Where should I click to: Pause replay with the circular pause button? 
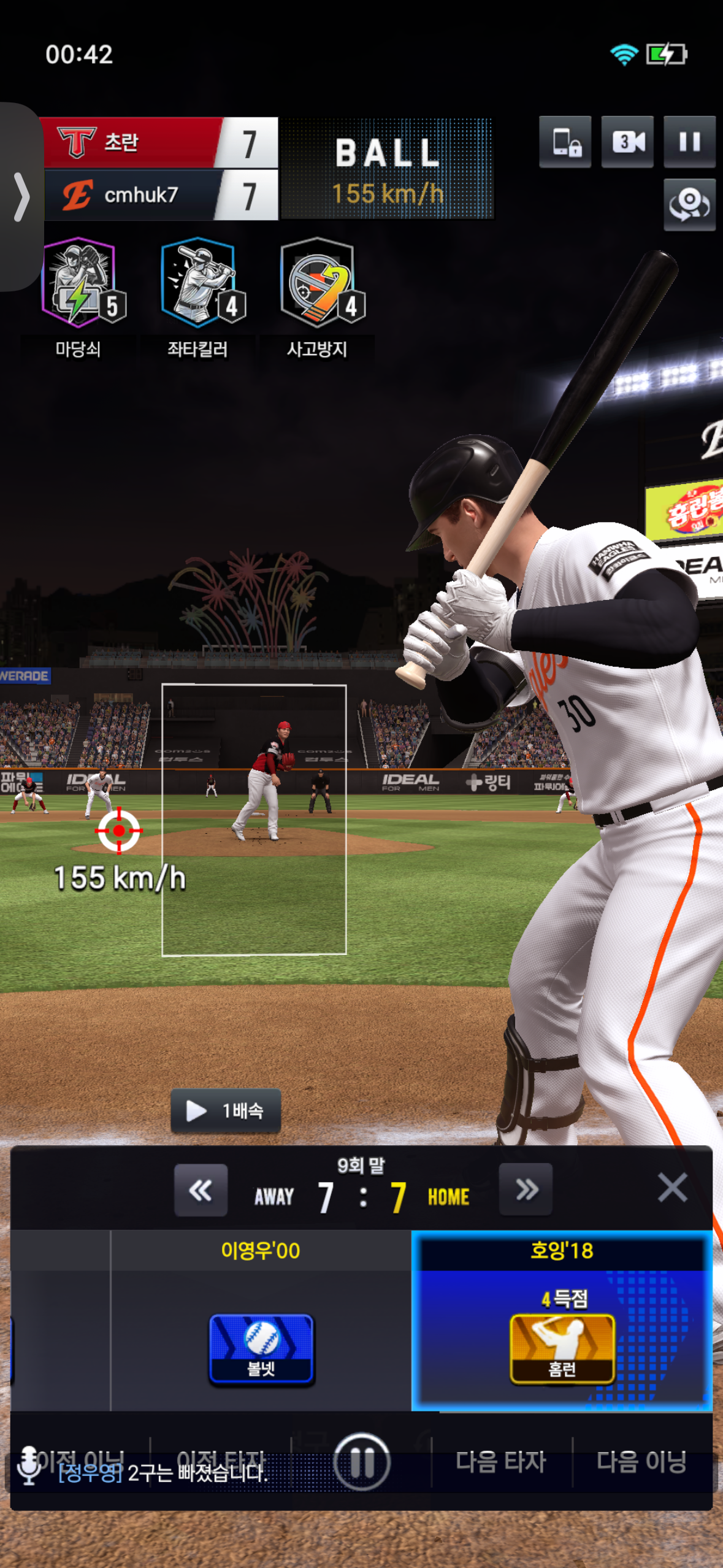pyautogui.click(x=362, y=1462)
